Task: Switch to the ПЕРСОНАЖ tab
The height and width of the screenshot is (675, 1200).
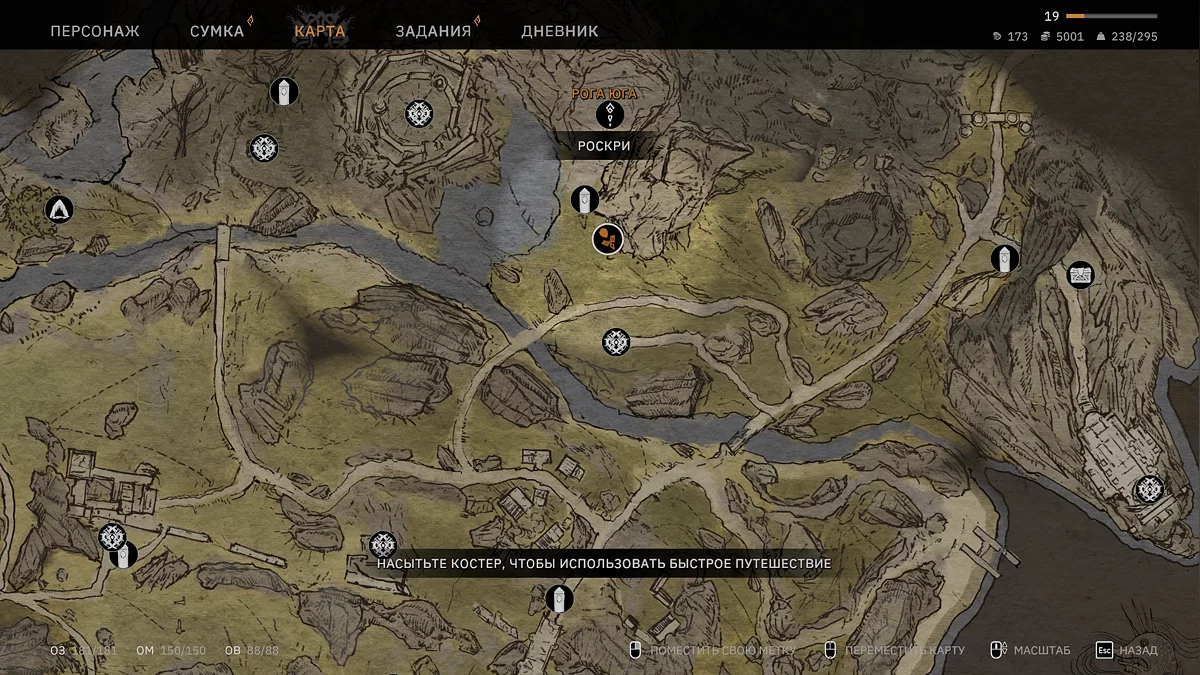Action: click(x=95, y=31)
